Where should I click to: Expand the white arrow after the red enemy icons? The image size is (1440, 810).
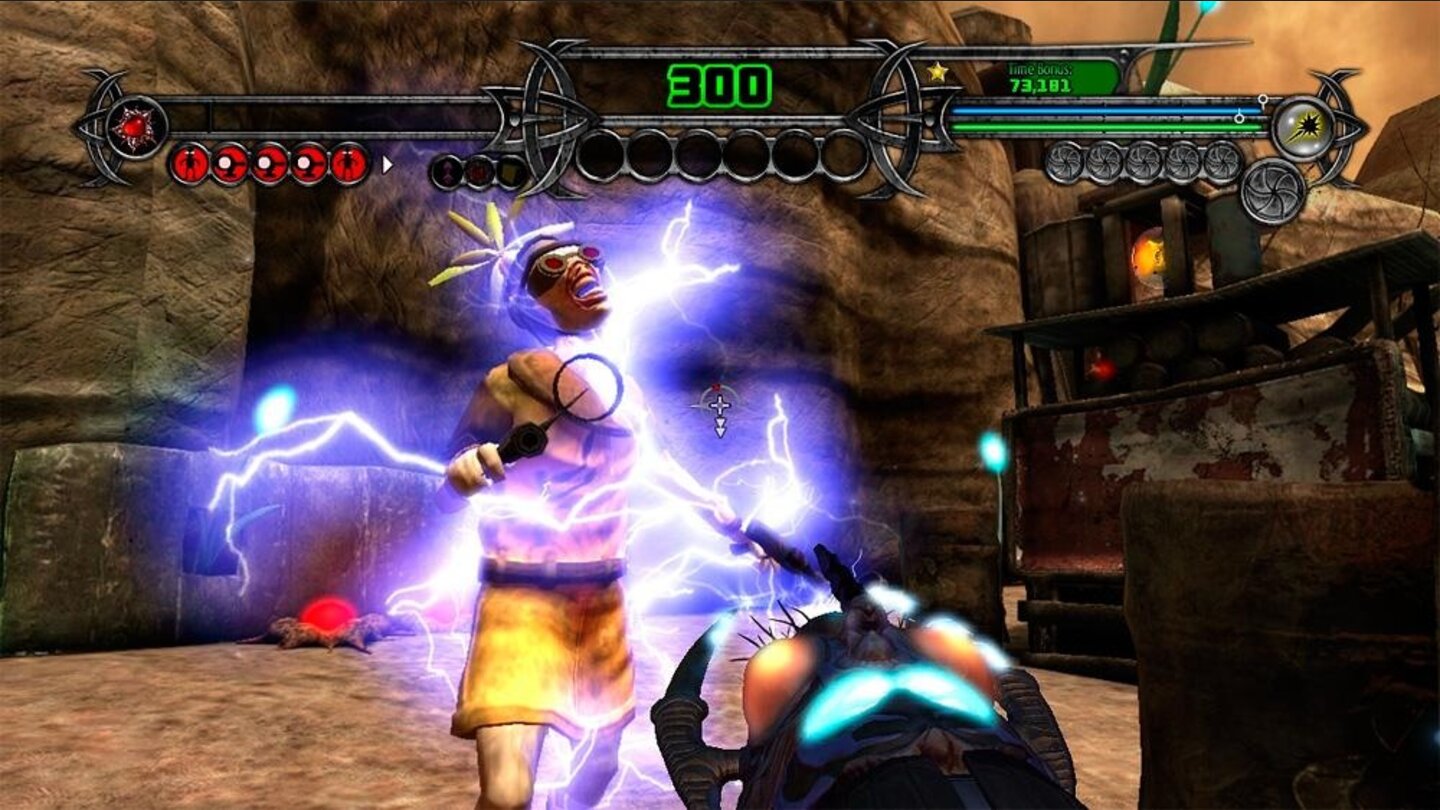point(387,166)
